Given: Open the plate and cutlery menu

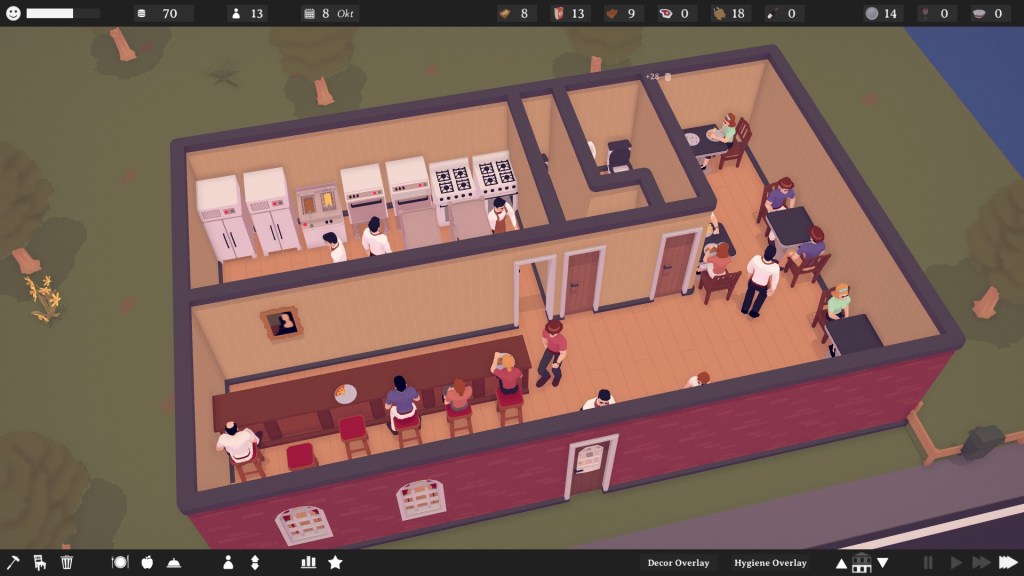Looking at the screenshot, I should pos(120,562).
